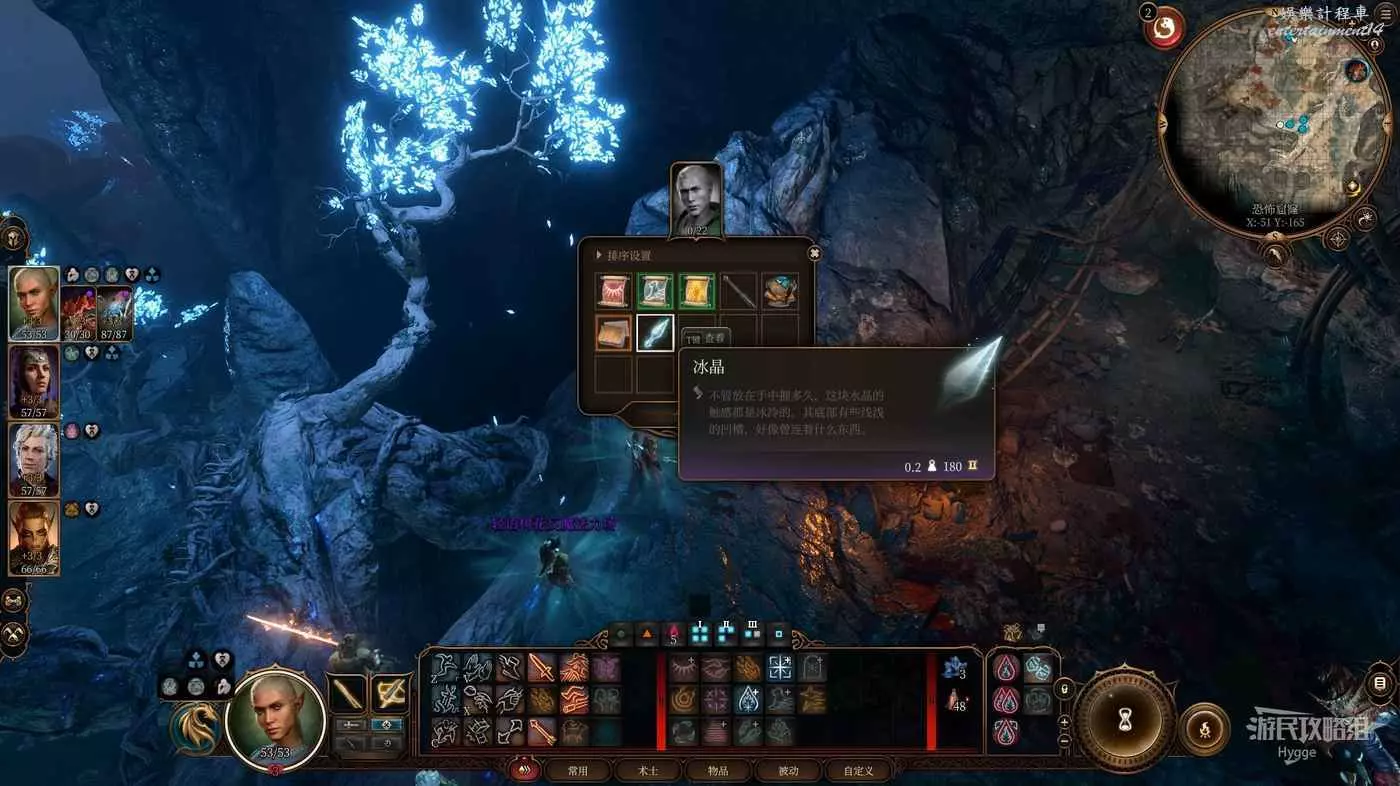1400x786 pixels.
Task: Select the white-haired companion portrait
Action: coord(34,459)
